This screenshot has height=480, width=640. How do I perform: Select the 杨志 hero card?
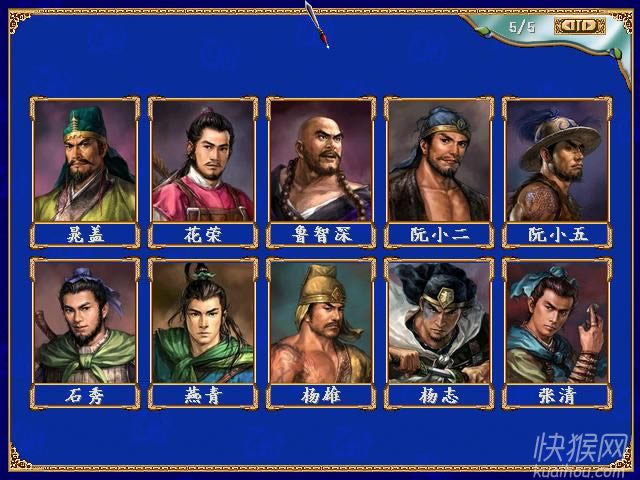coord(439,322)
